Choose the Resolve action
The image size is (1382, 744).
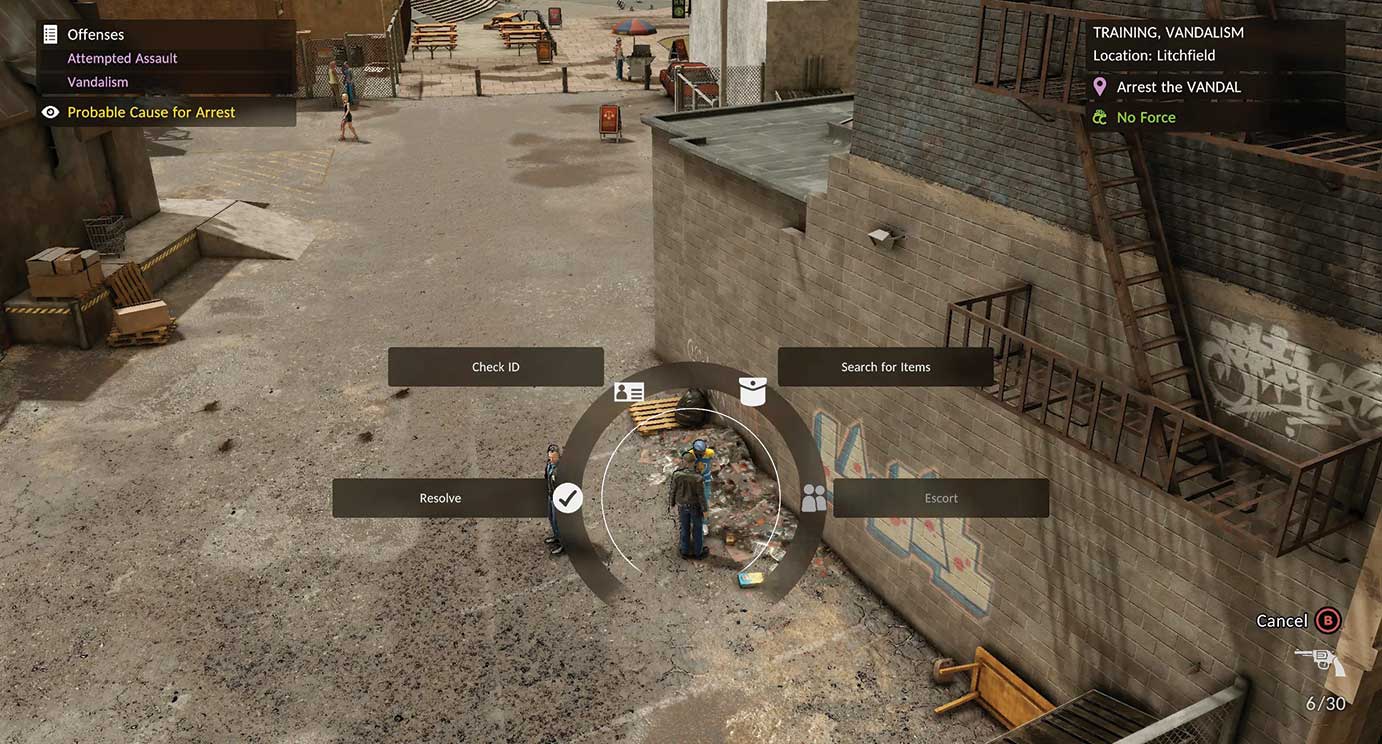(x=440, y=498)
